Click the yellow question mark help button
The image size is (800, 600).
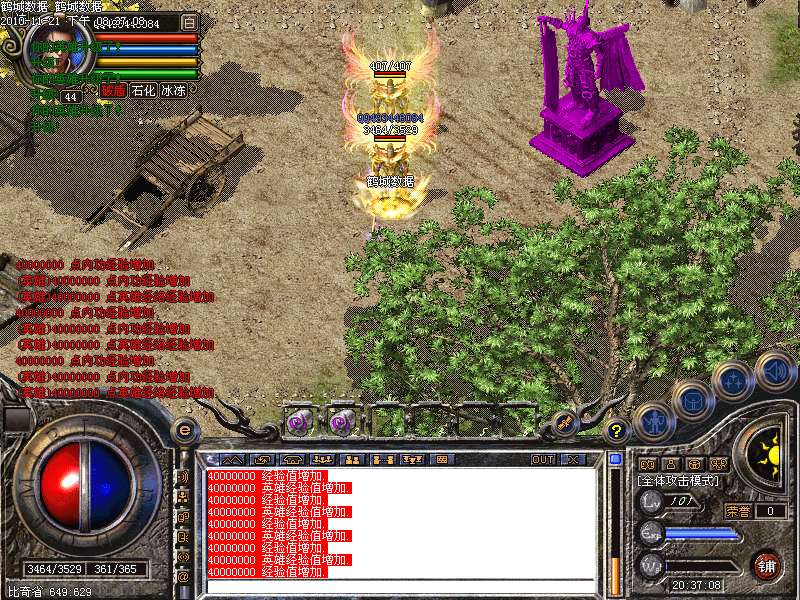point(617,431)
